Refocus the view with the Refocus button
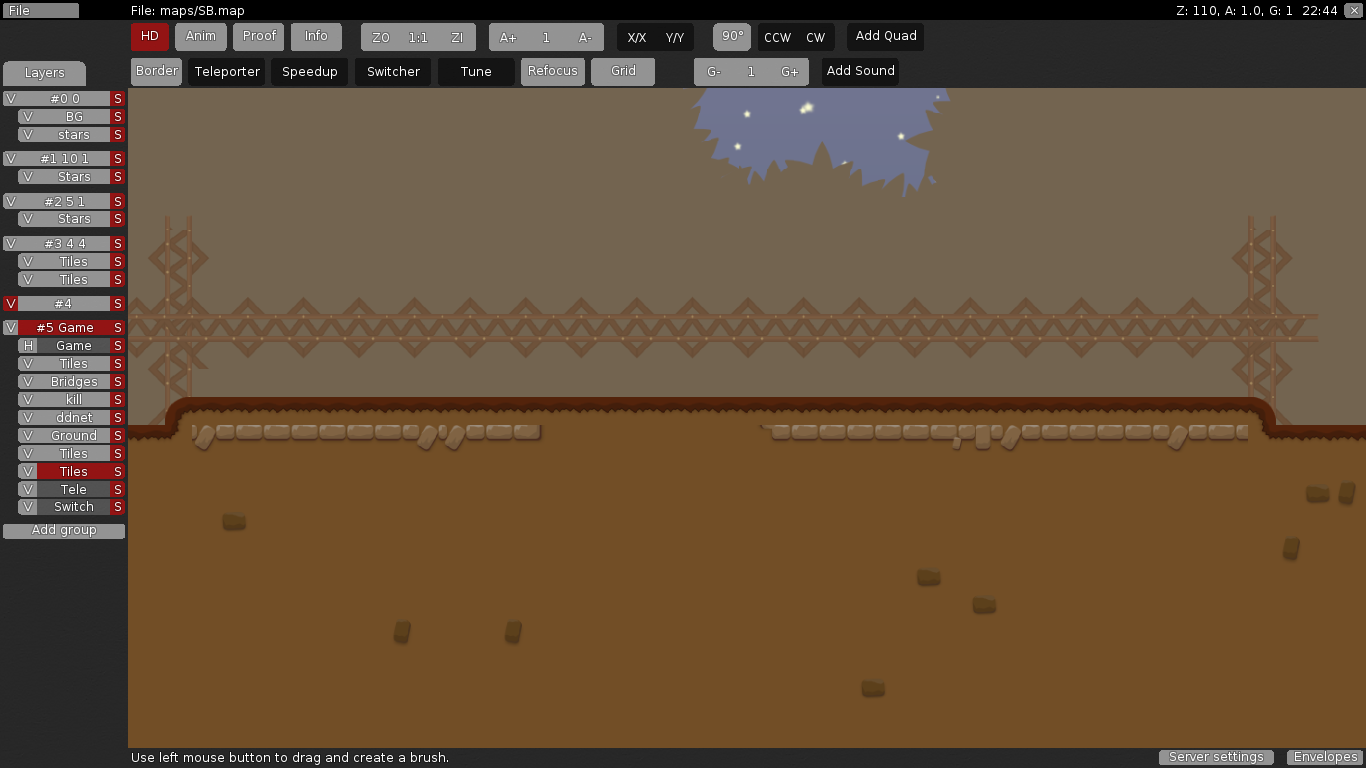The height and width of the screenshot is (768, 1366). click(x=552, y=71)
